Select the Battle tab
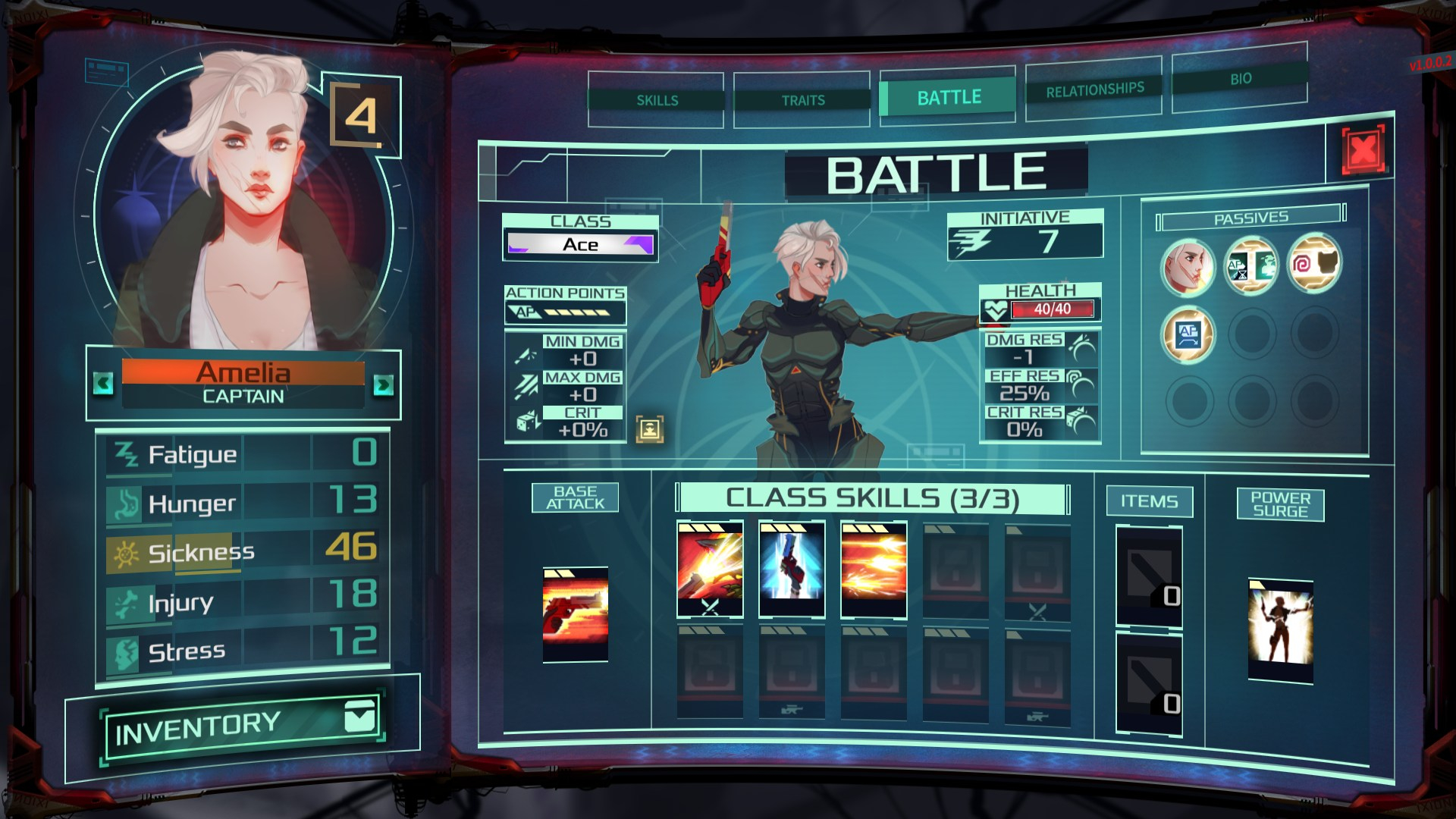The width and height of the screenshot is (1456, 819). [x=948, y=98]
